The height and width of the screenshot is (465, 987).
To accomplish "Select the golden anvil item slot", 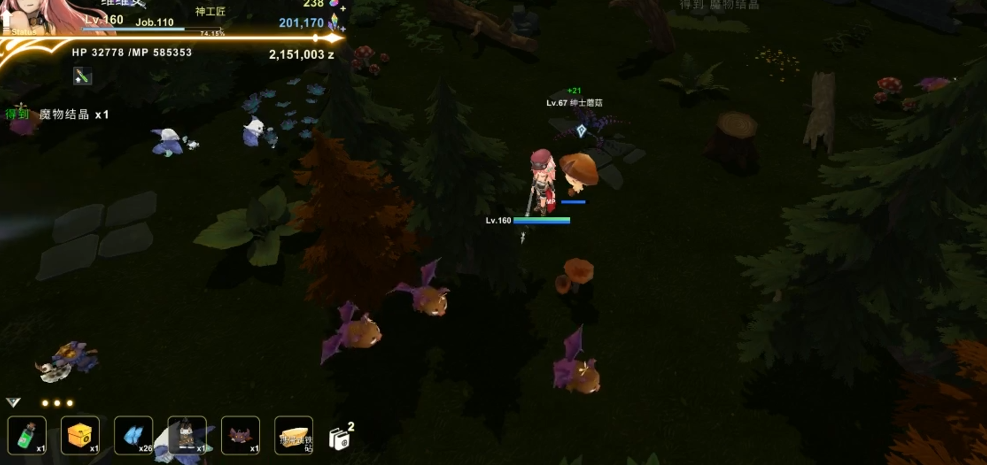I will (x=293, y=435).
